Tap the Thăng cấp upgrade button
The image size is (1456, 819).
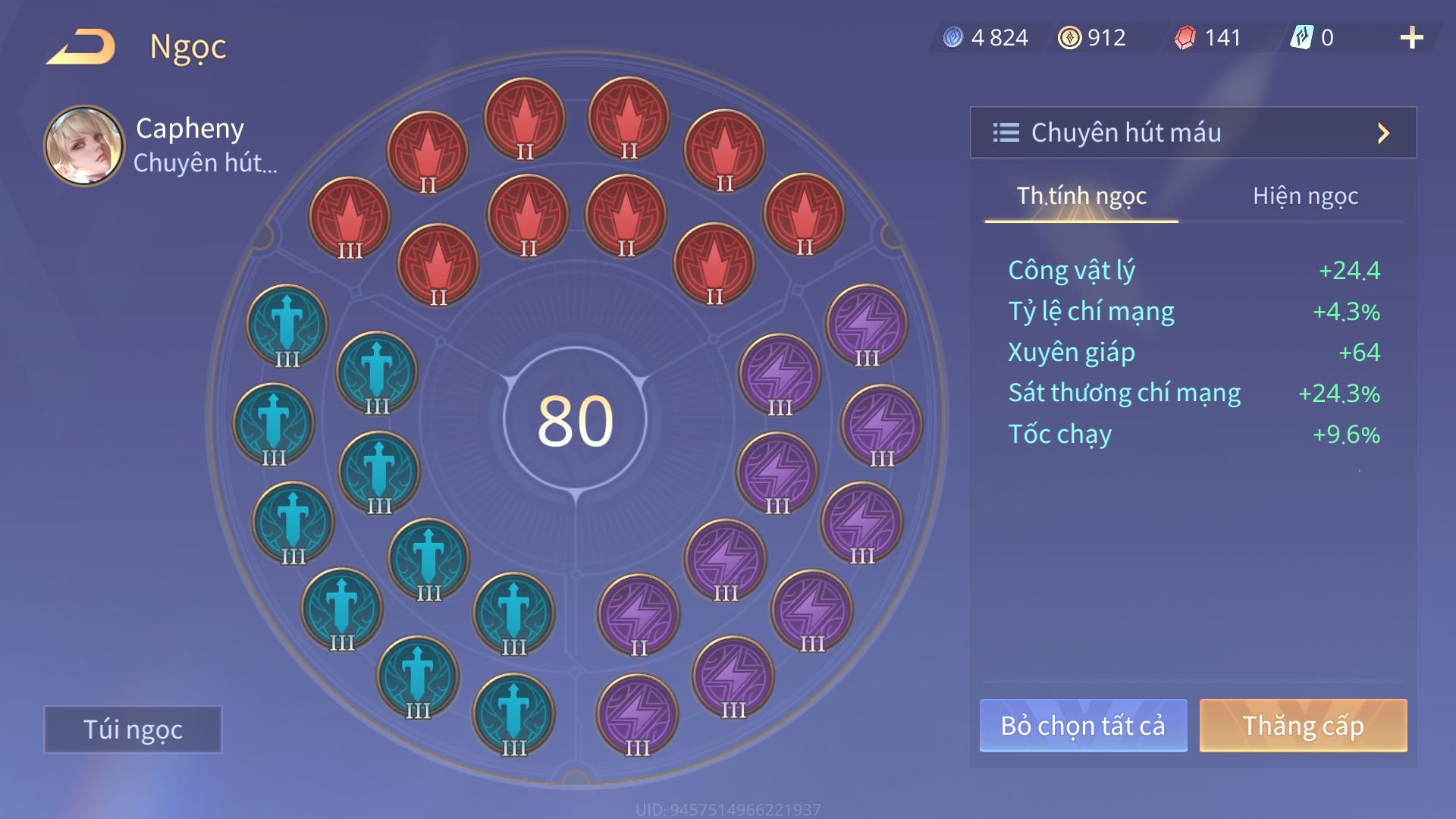[x=1303, y=726]
